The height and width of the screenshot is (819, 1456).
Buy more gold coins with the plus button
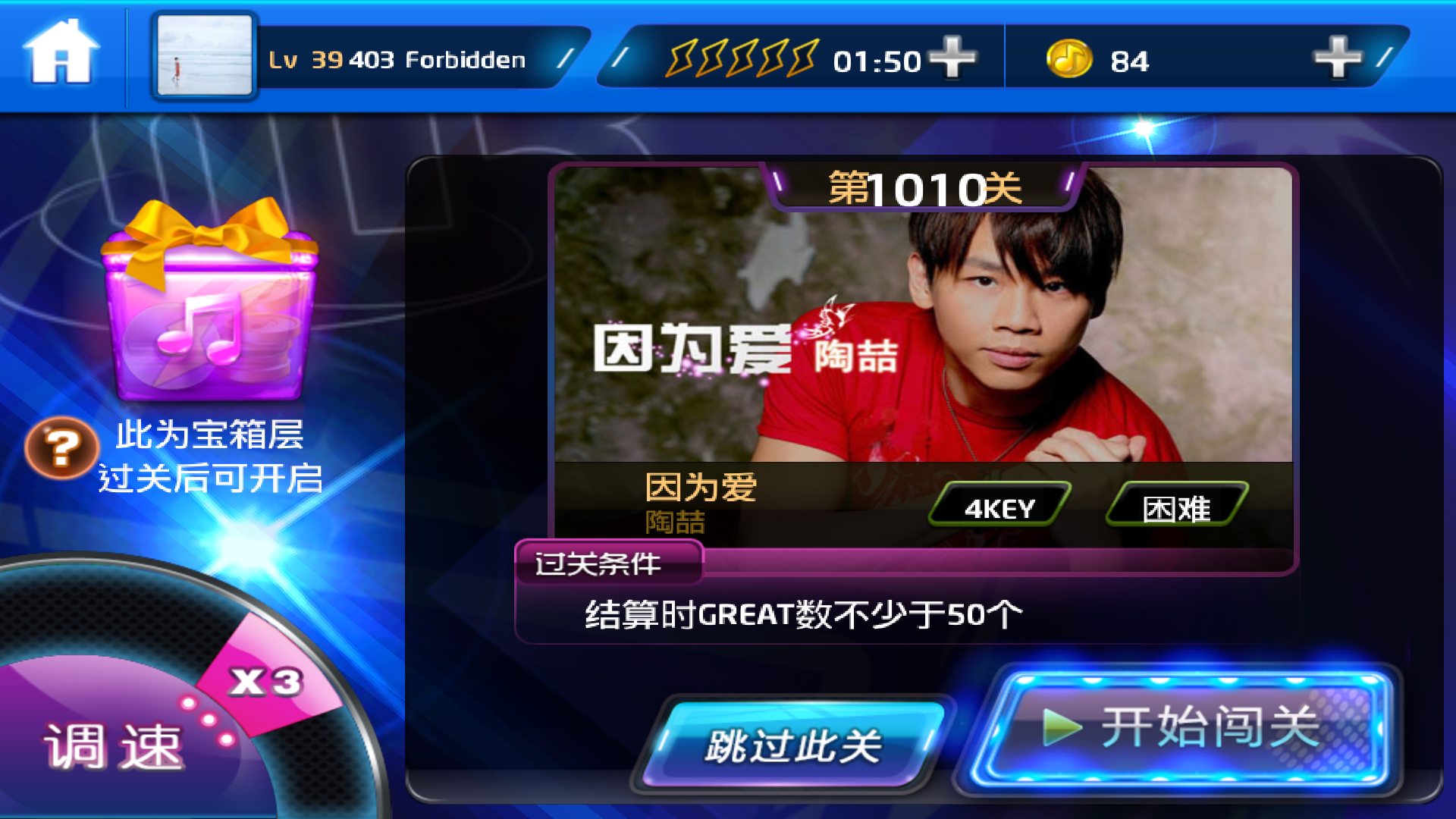1338,58
